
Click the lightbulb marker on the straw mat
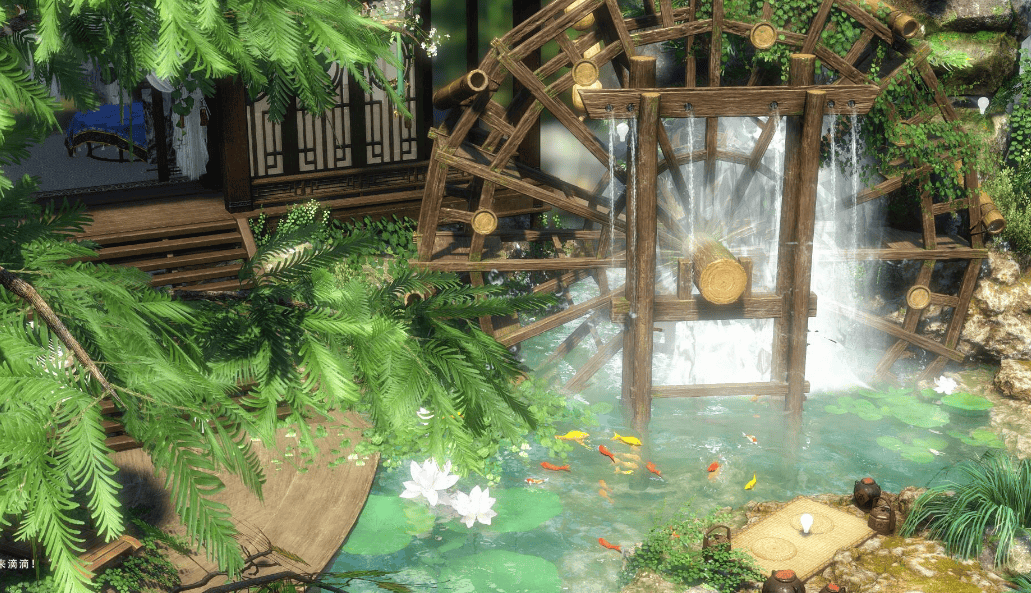point(806,523)
